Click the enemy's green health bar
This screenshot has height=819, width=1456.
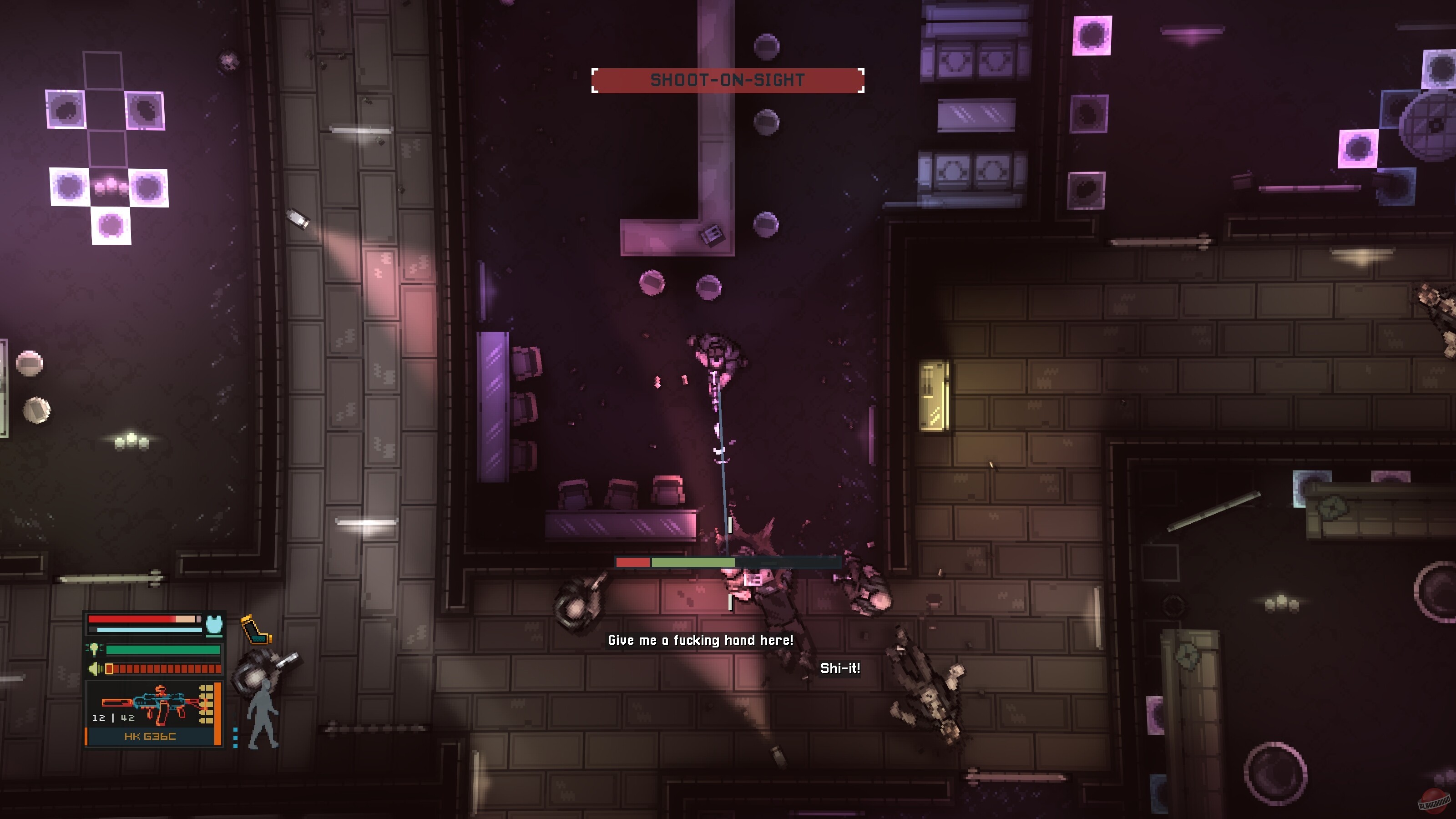693,561
